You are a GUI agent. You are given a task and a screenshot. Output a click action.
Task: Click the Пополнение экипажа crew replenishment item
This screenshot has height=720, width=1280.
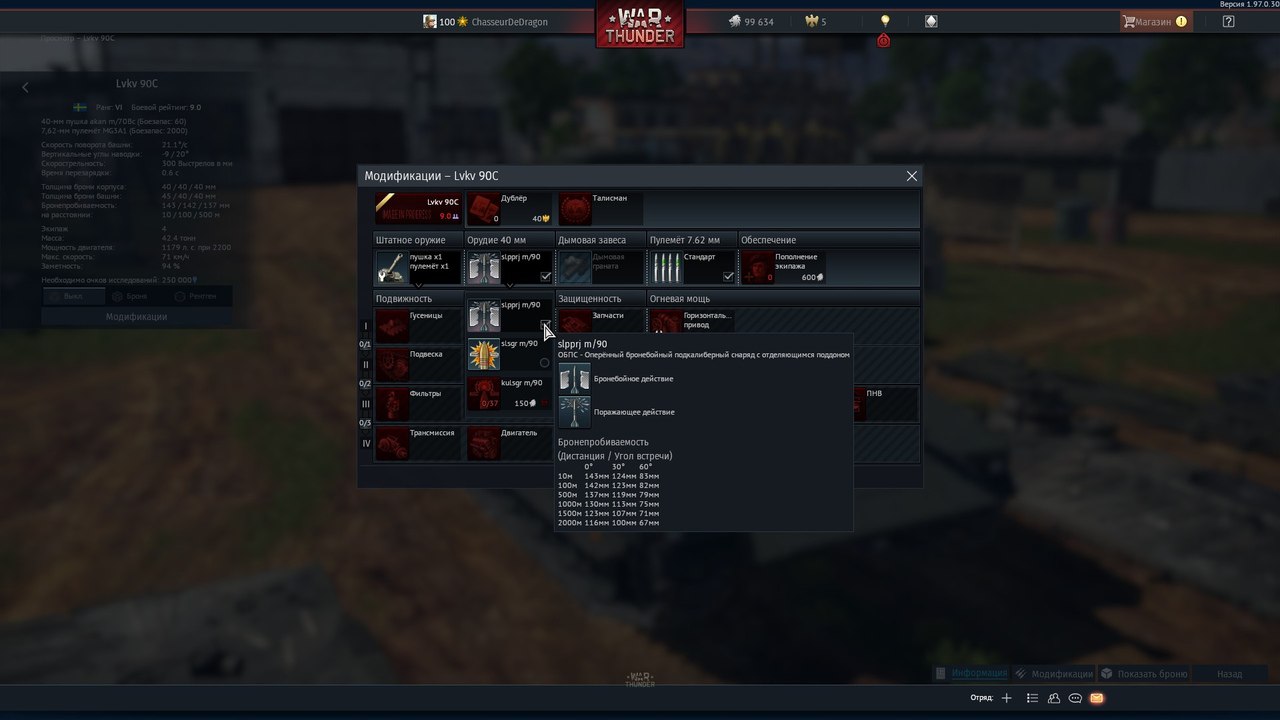point(784,268)
